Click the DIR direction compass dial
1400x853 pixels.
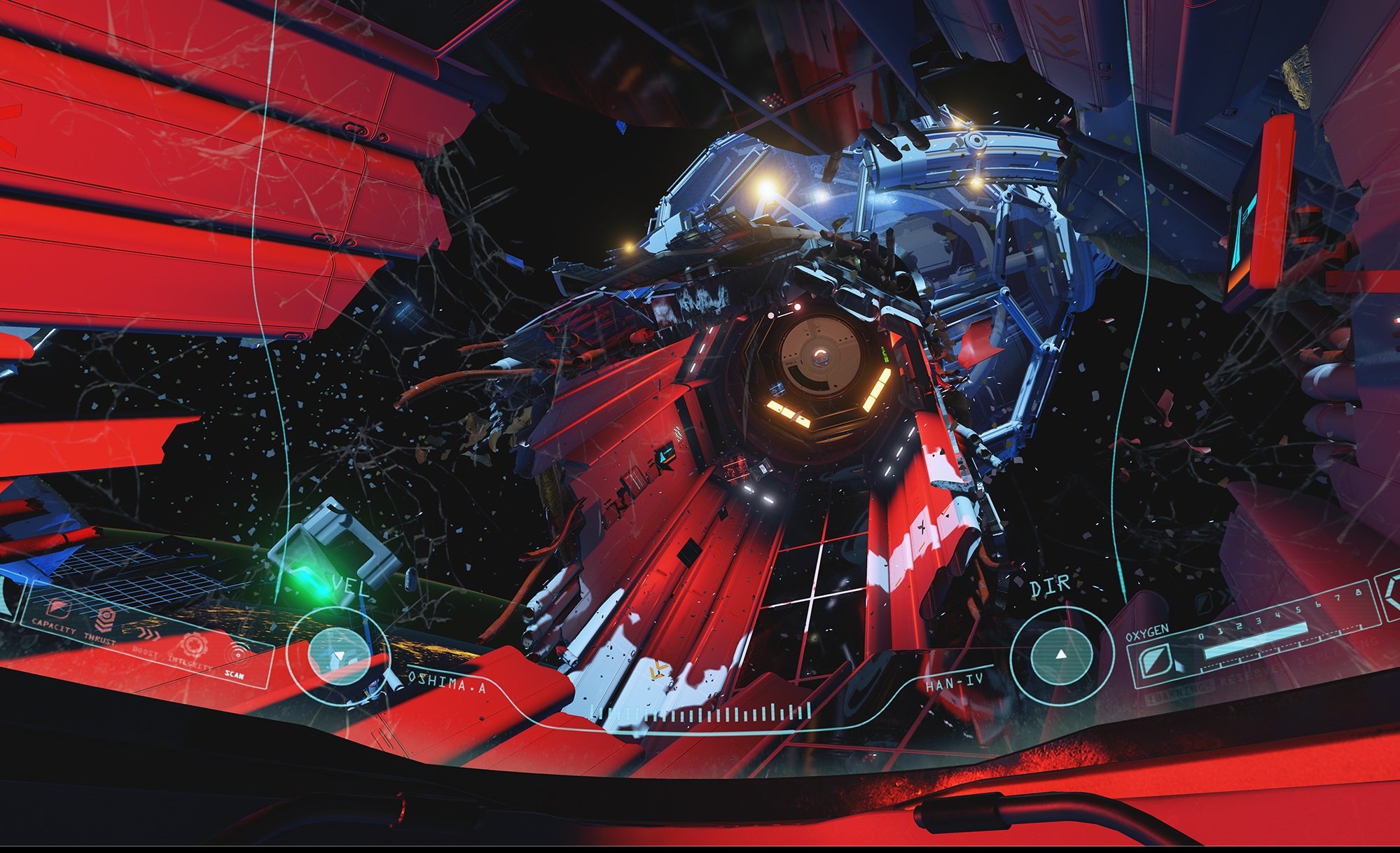[x=1061, y=654]
